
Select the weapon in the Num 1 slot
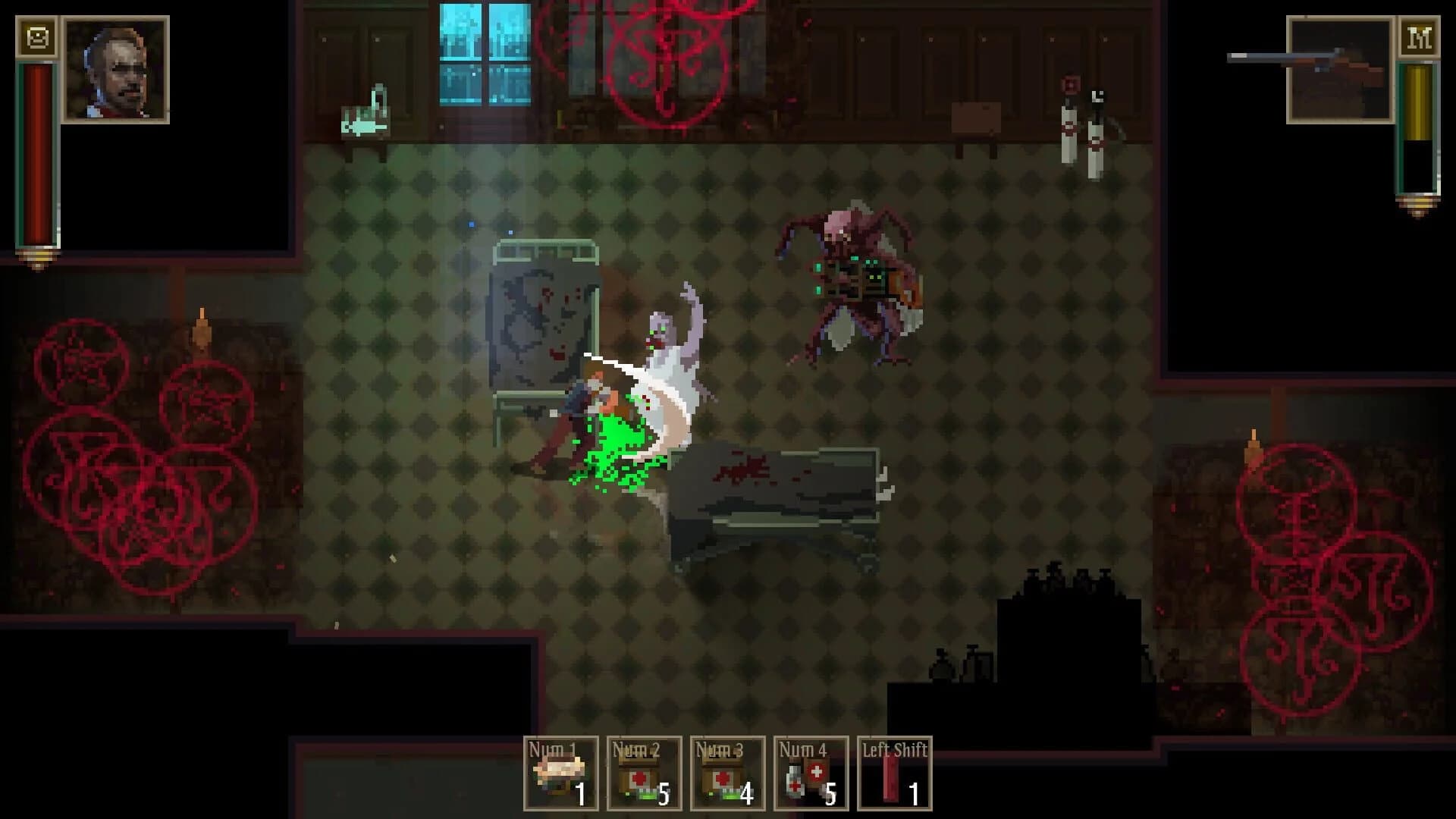pyautogui.click(x=561, y=773)
